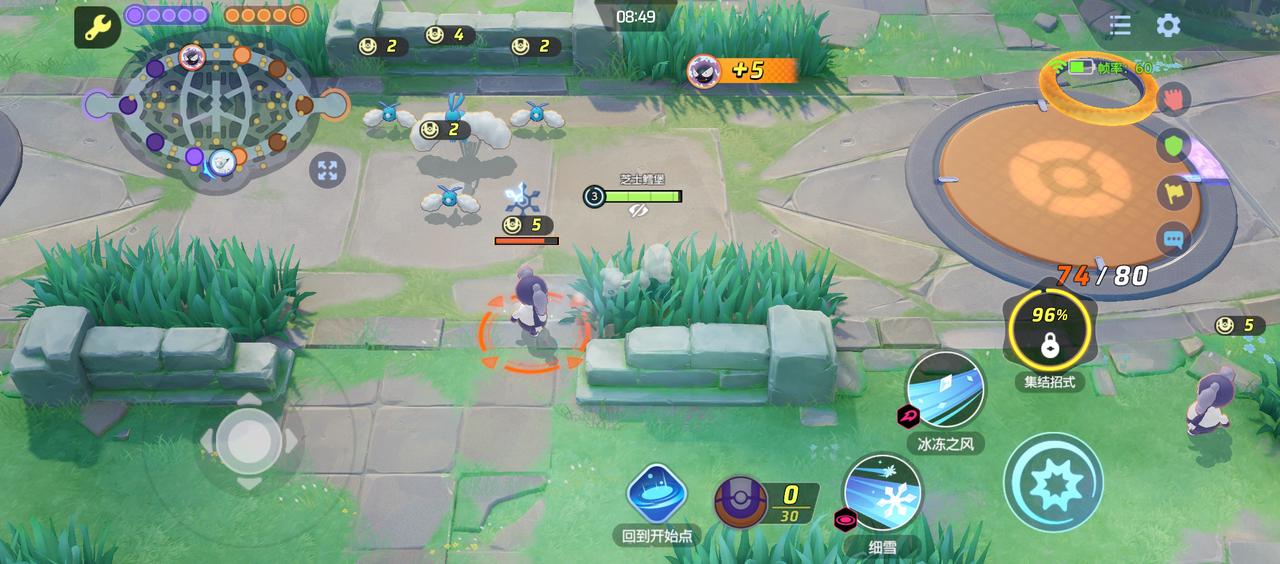Use the 细雪 snowflake skill
Screen dimensions: 1280x564
[x=882, y=493]
